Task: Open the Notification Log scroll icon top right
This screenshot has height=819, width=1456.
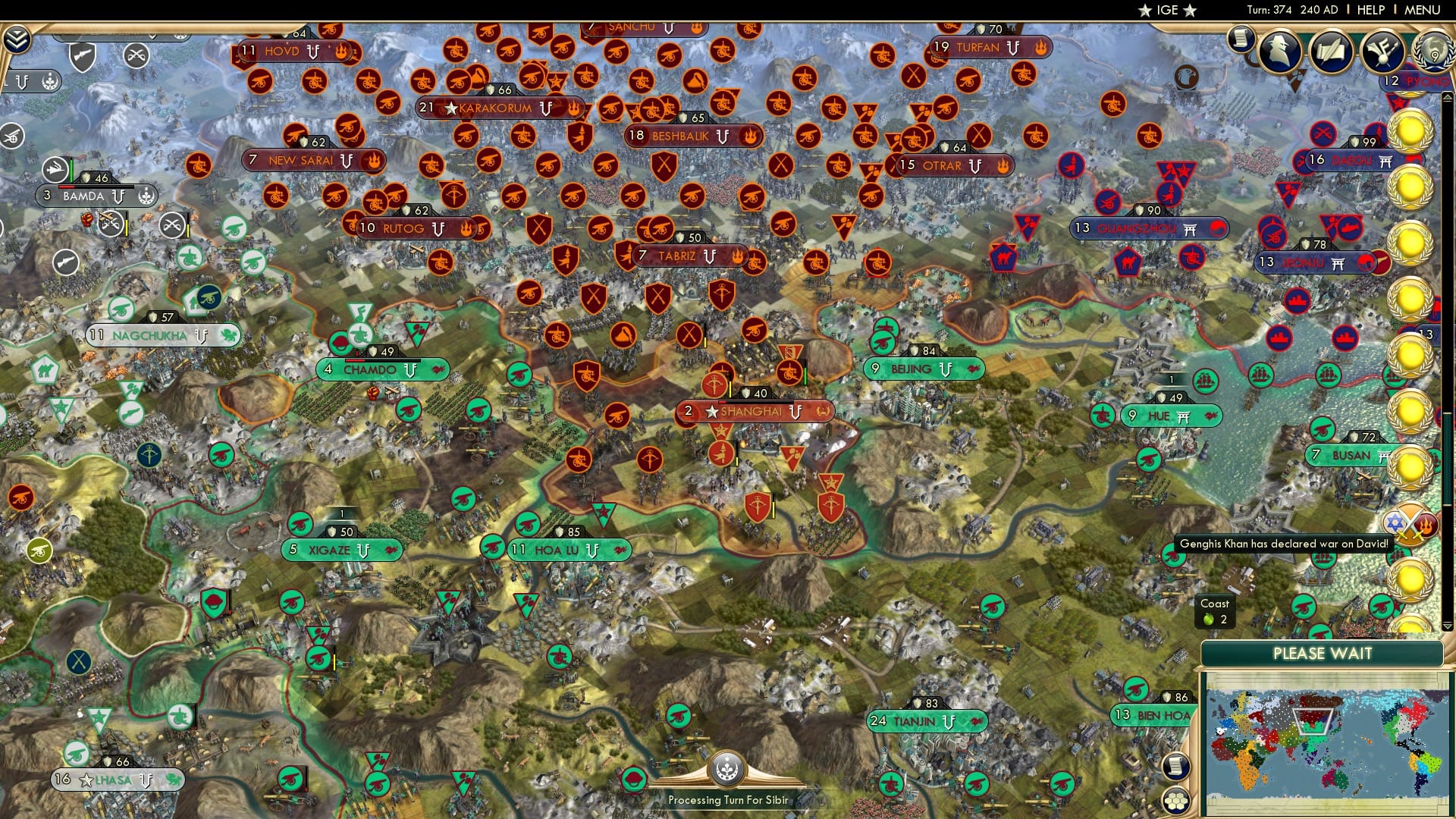Action: 1241,39
